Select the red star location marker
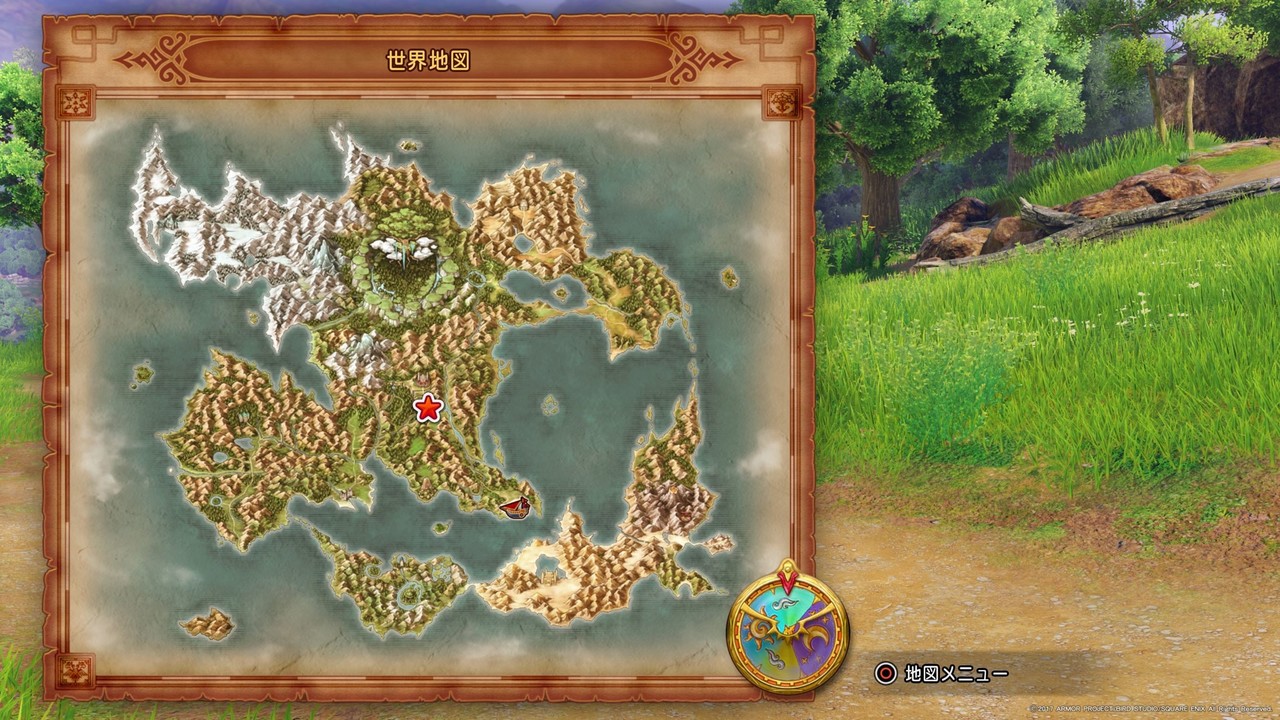Viewport: 1280px width, 720px height. coord(427,408)
